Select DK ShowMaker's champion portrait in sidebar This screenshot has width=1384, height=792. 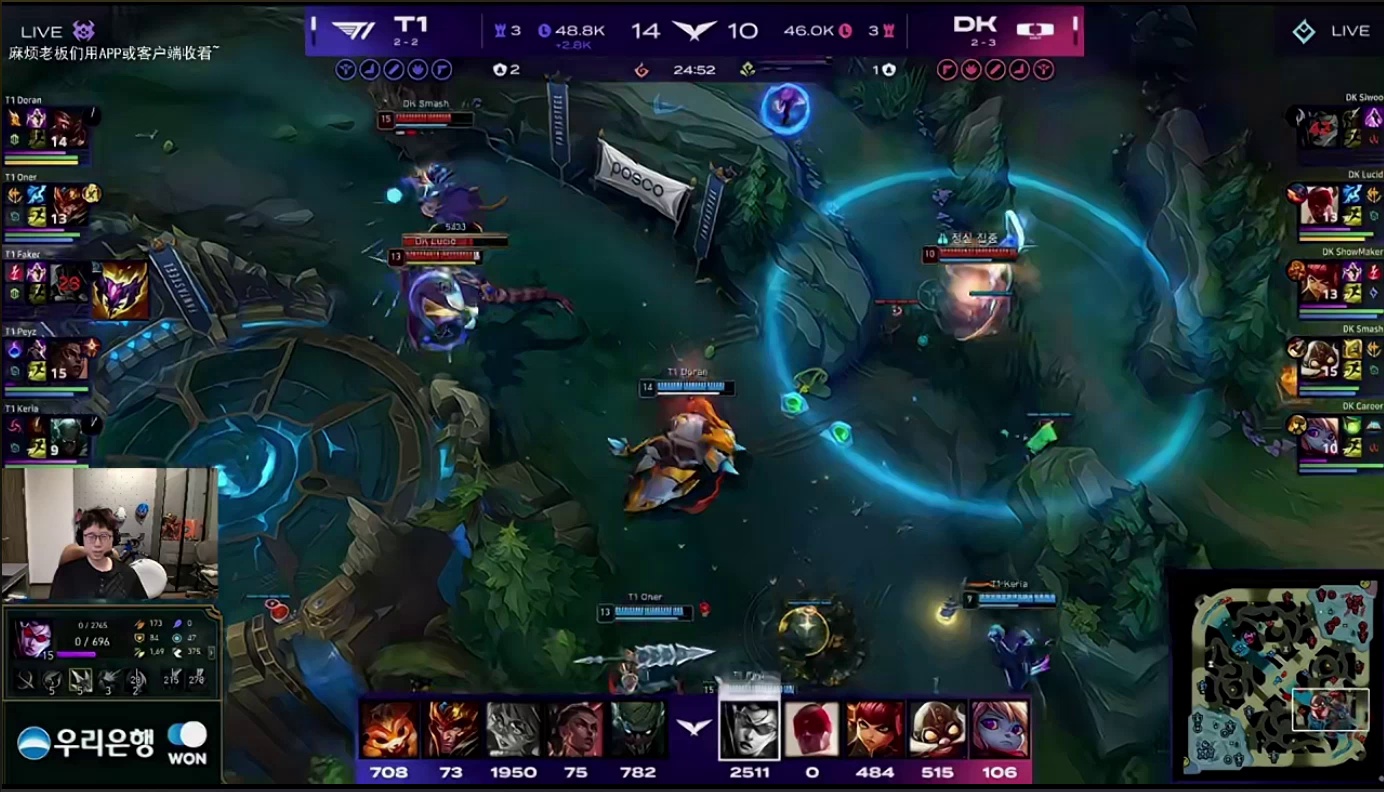click(x=1320, y=282)
